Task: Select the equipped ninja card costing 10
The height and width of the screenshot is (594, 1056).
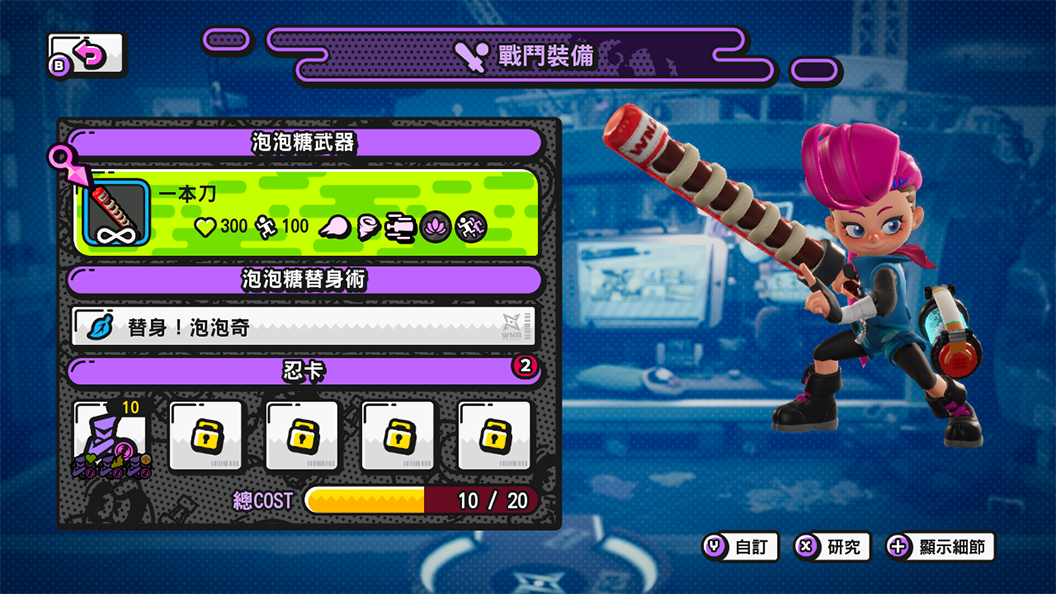Action: 111,436
